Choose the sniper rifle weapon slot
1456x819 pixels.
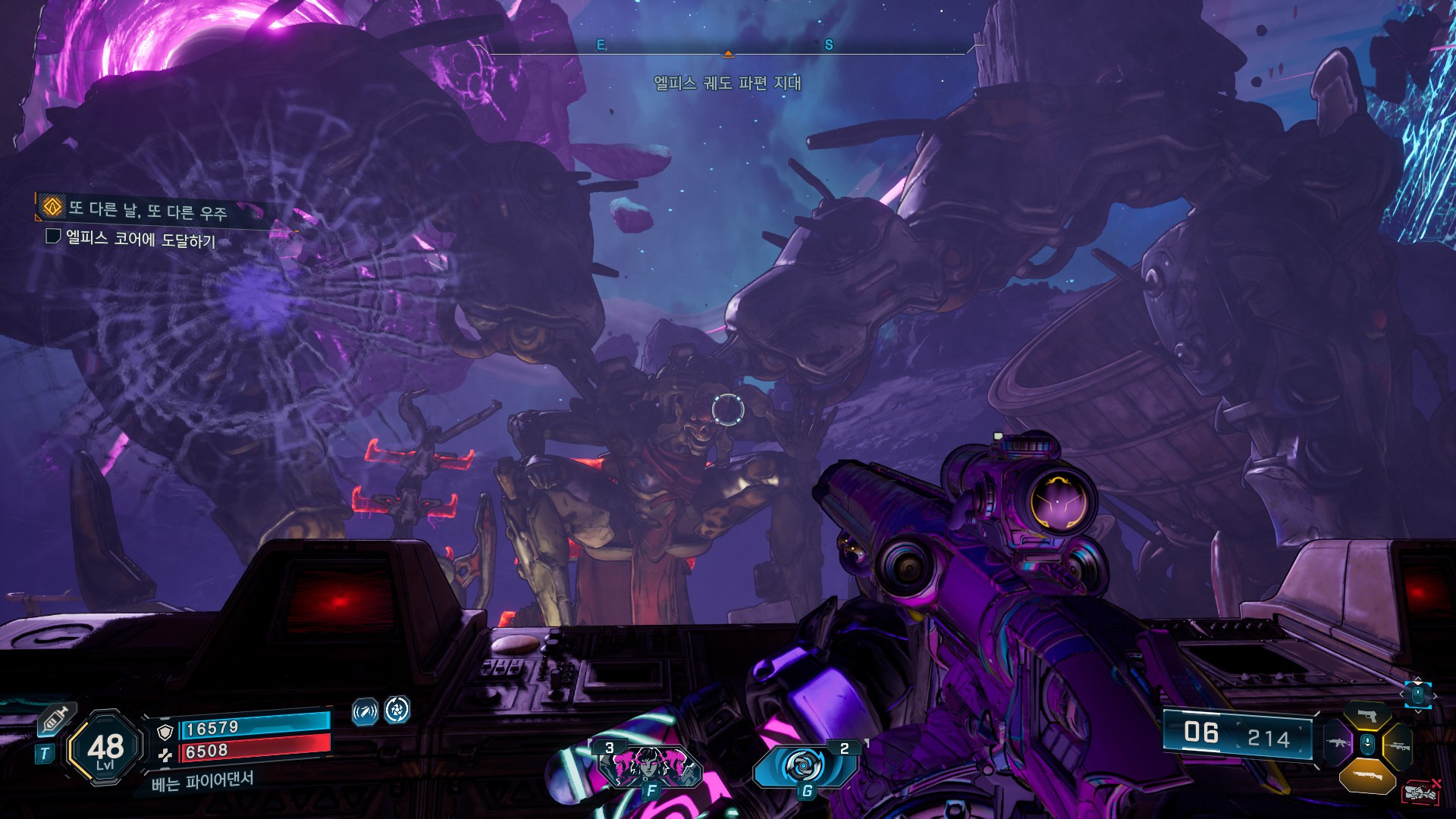pyautogui.click(x=1398, y=745)
